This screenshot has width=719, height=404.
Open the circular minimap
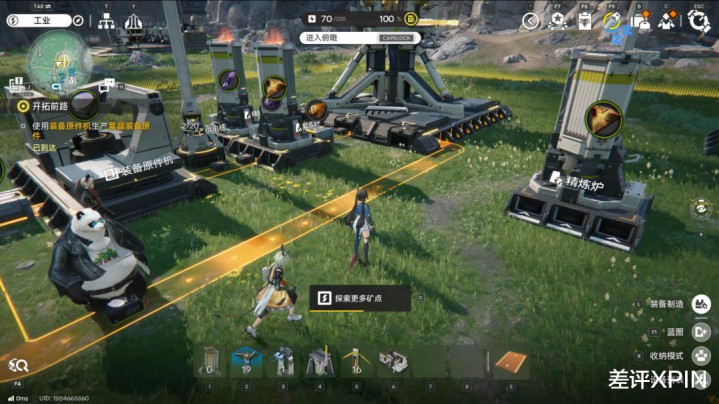[58, 62]
